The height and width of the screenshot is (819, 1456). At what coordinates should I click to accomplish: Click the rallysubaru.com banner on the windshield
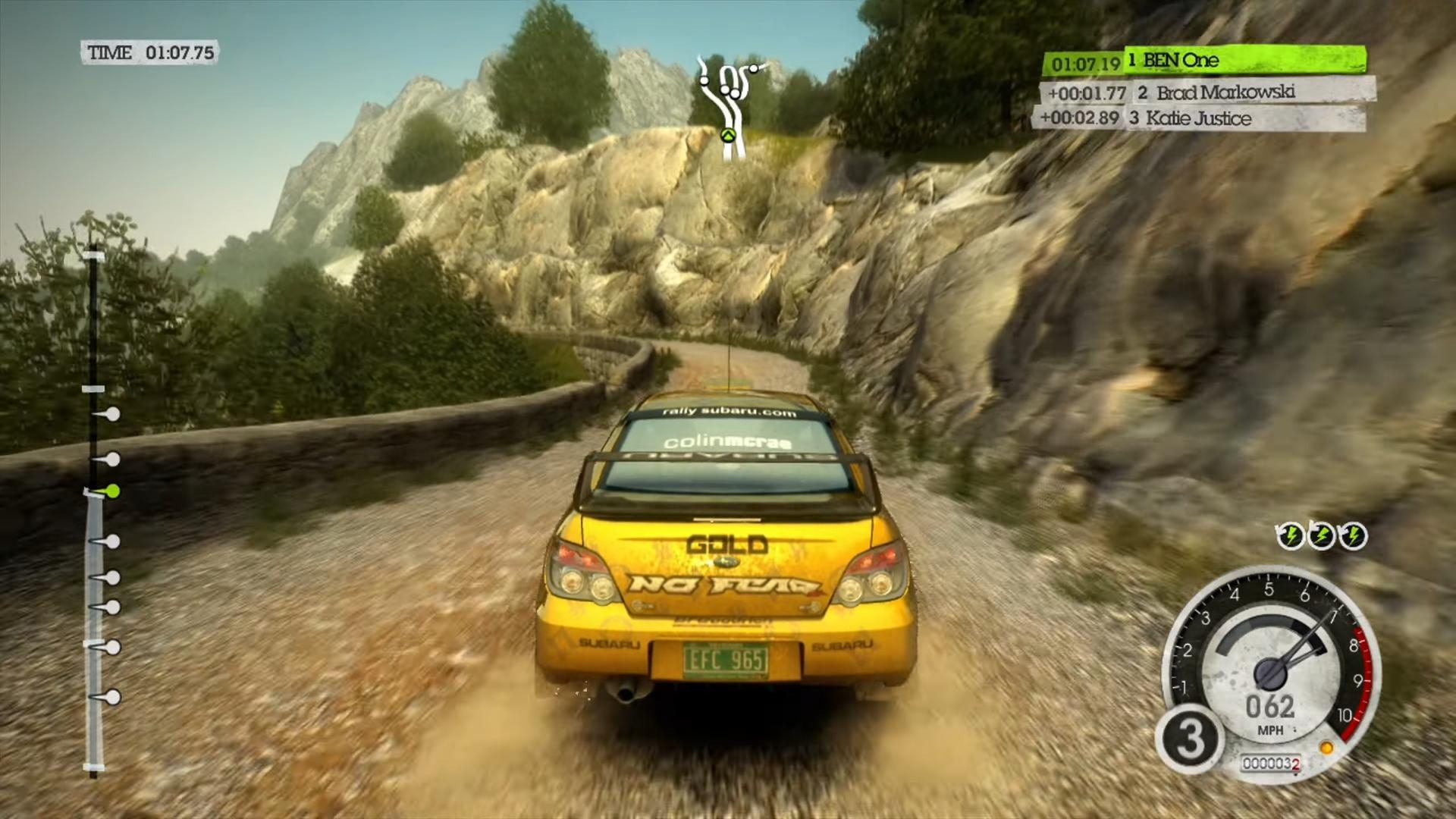click(x=730, y=413)
